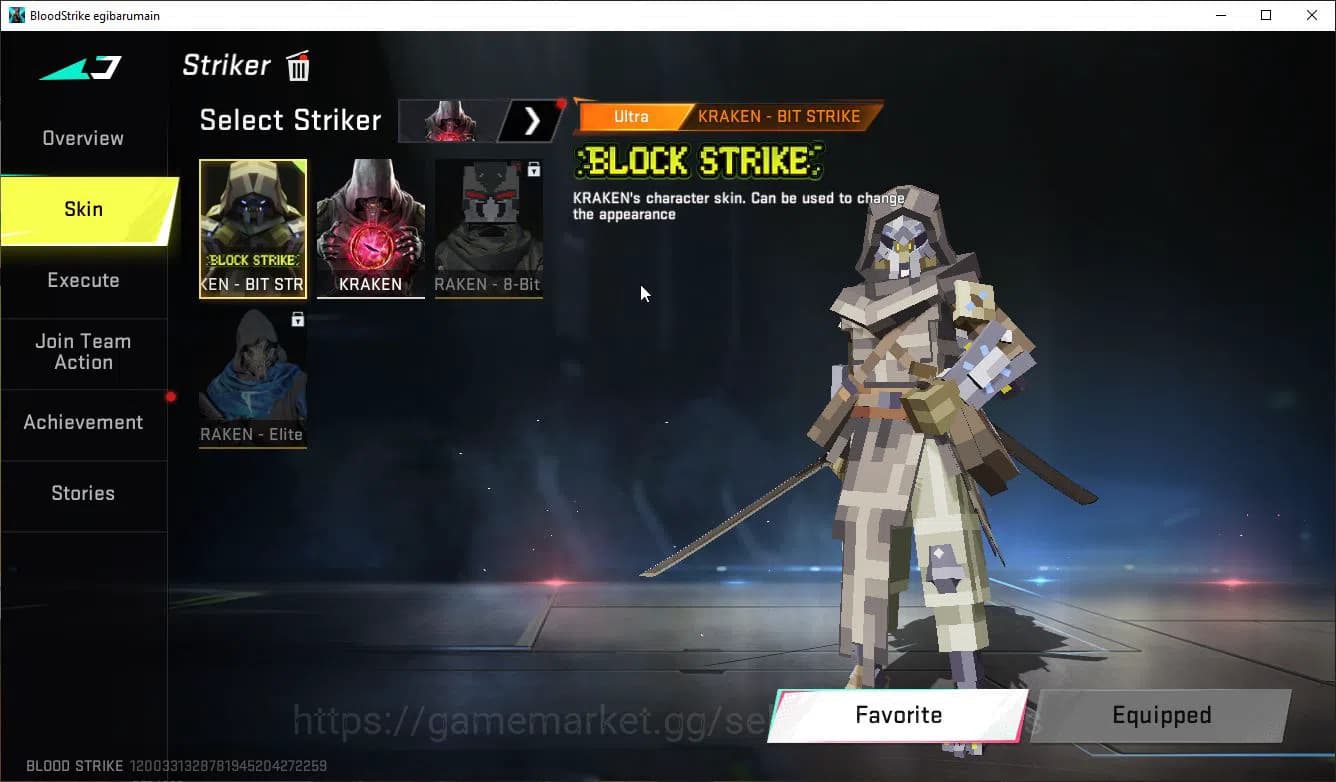Click the BloodStrike logo at top of sidebar
The height and width of the screenshot is (782, 1336).
point(79,70)
